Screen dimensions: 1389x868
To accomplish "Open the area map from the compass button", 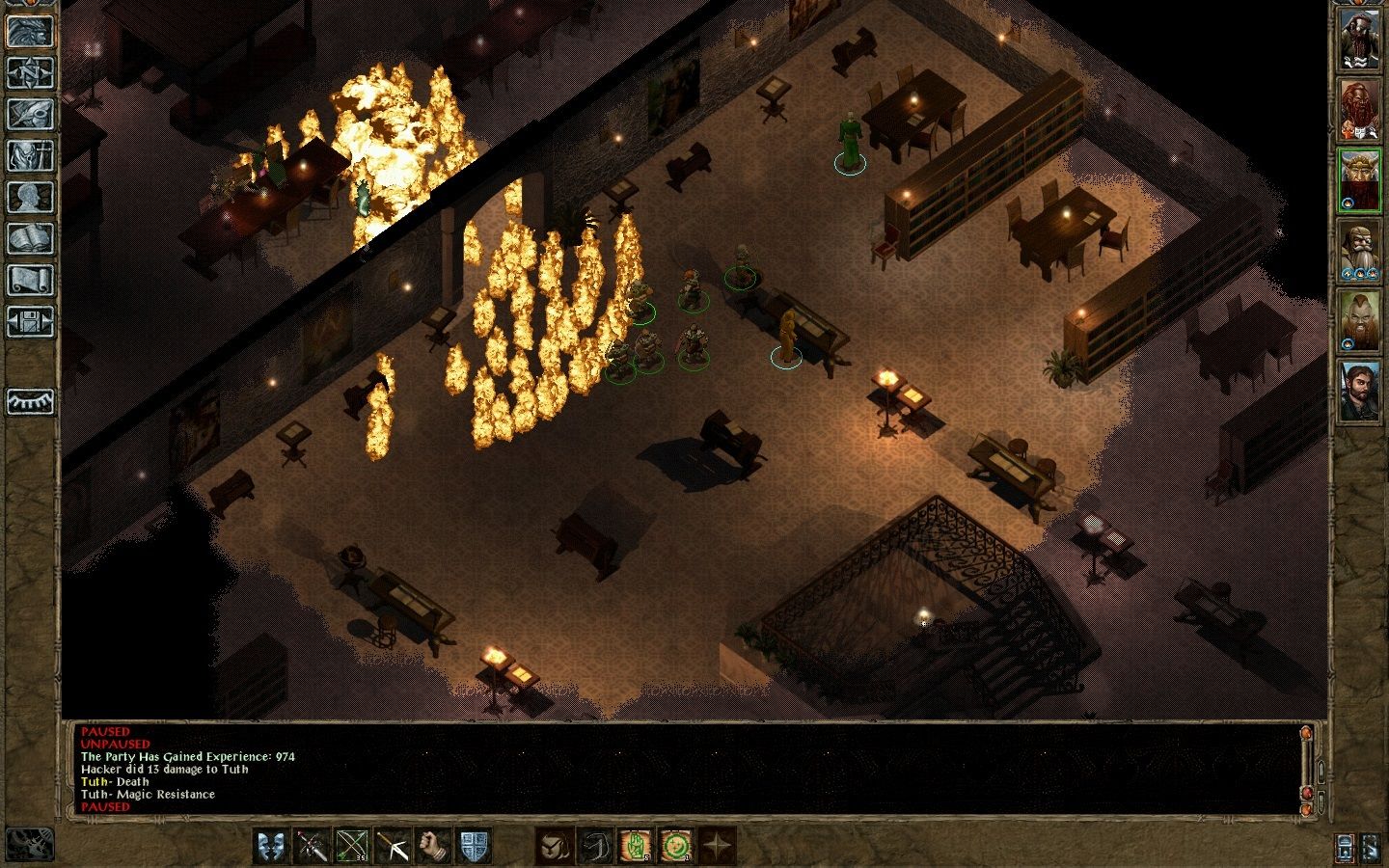I will click(31, 72).
